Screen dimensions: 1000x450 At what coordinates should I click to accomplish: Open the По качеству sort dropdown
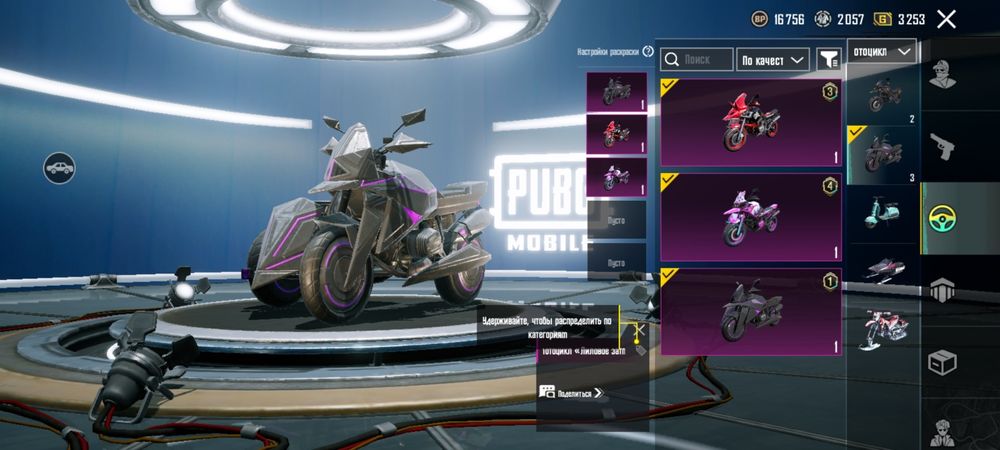[x=773, y=60]
